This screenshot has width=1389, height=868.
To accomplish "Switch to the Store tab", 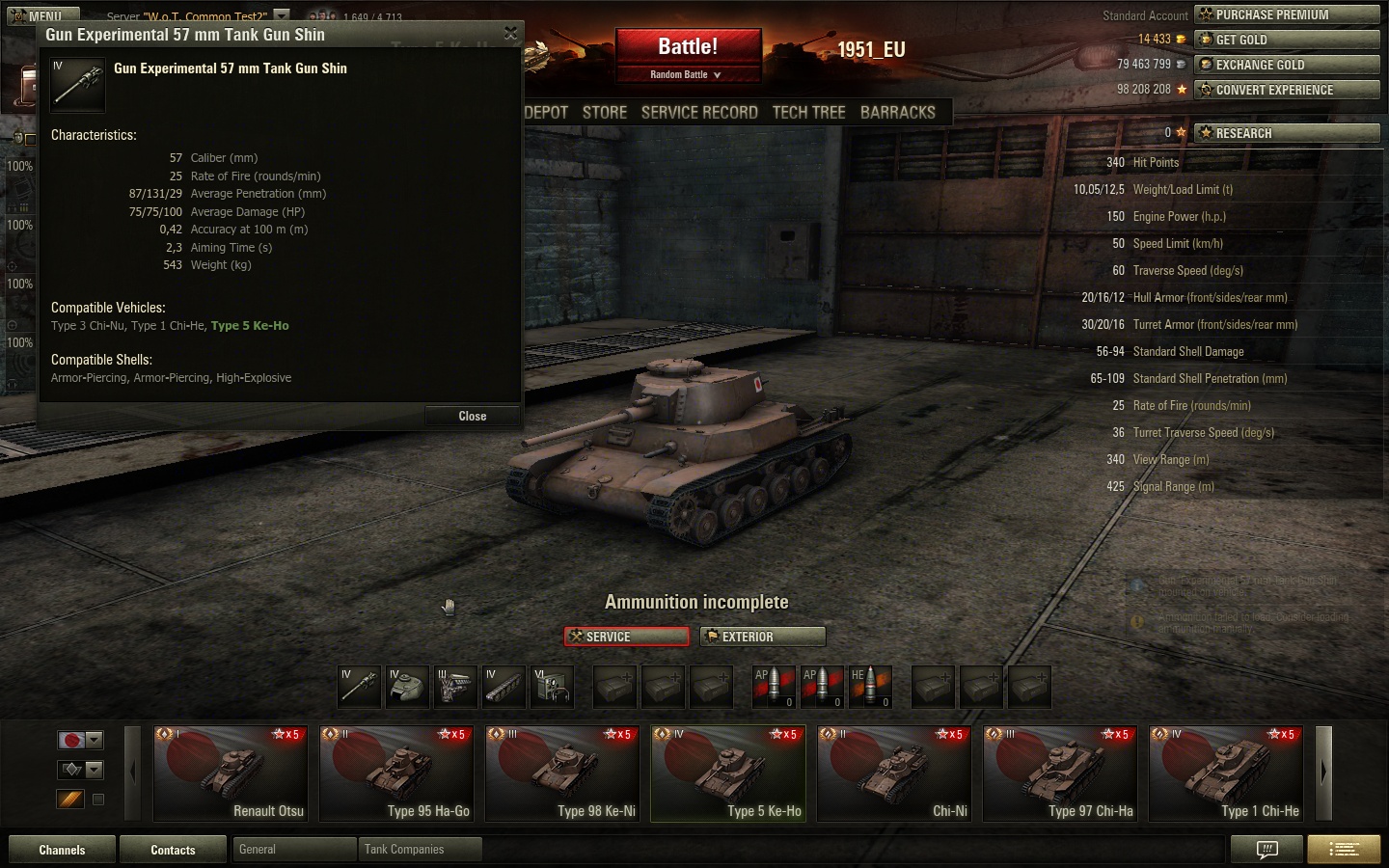I will pos(605,112).
